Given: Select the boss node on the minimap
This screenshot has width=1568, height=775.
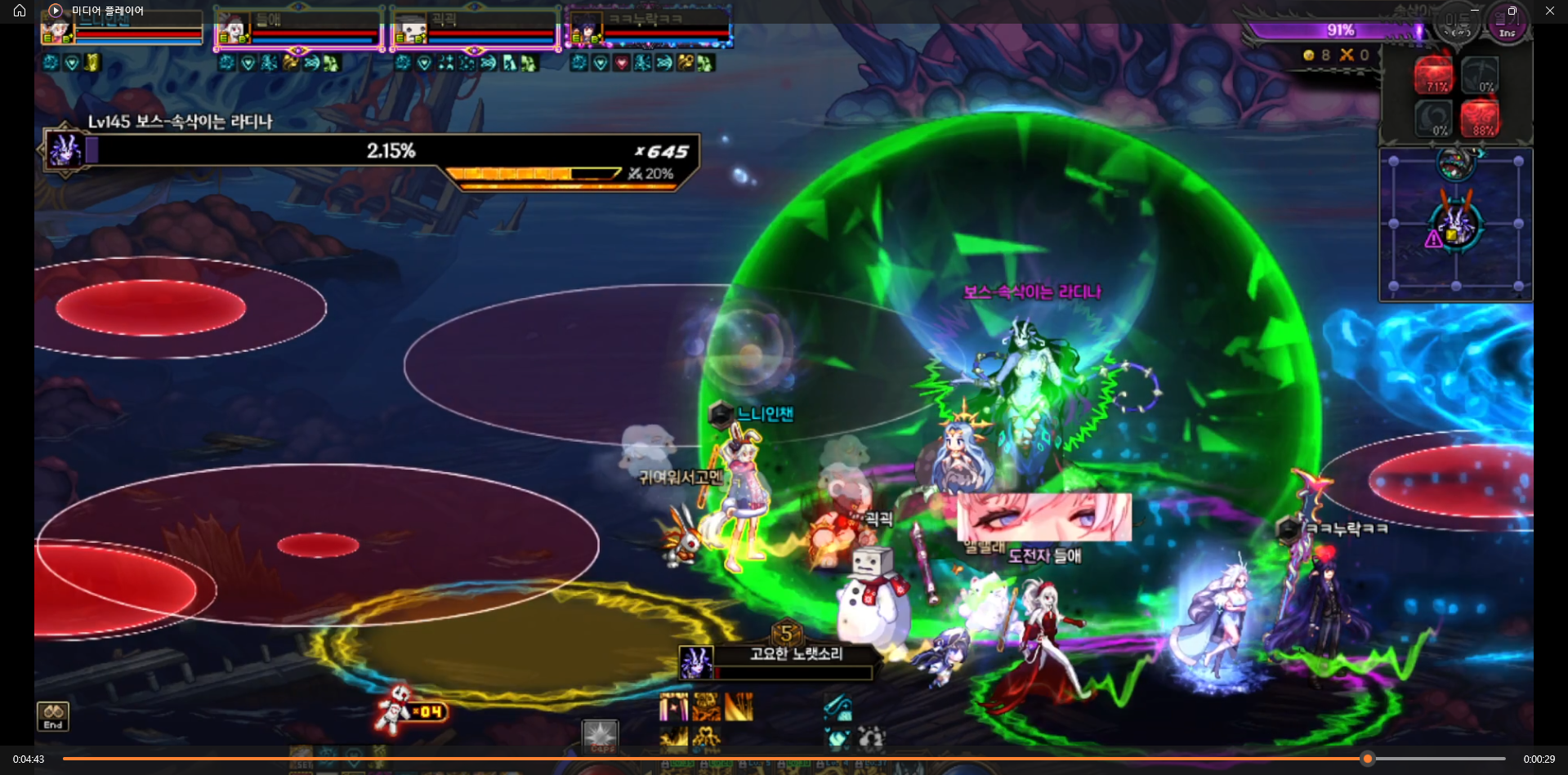Looking at the screenshot, I should (x=1455, y=223).
